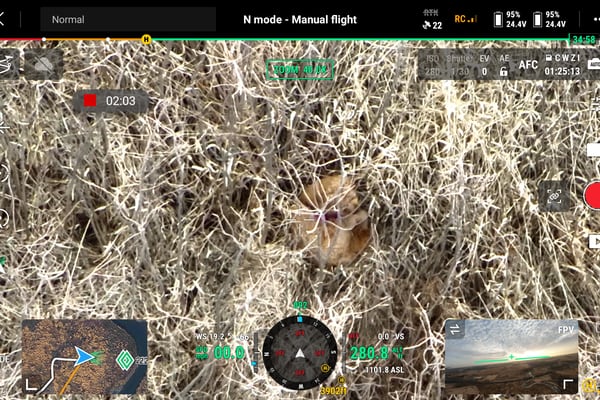600x400 pixels.
Task: Tap the cloud status icon
Action: (43, 65)
